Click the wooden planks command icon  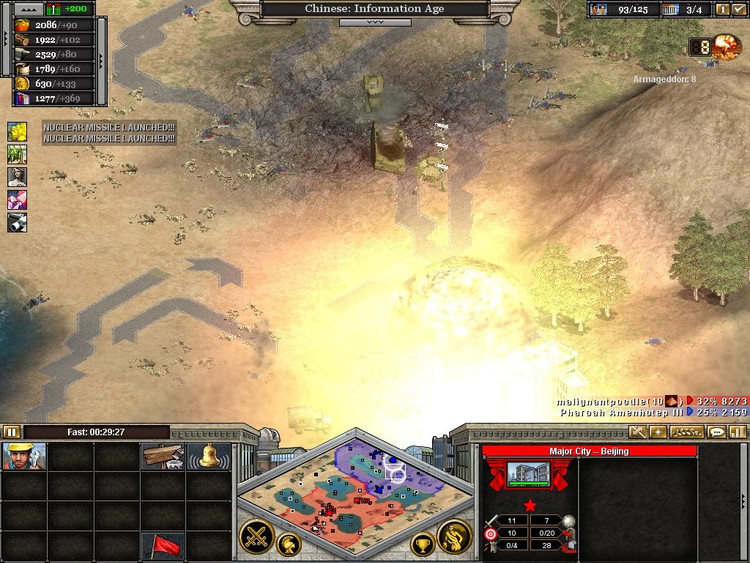[163, 457]
